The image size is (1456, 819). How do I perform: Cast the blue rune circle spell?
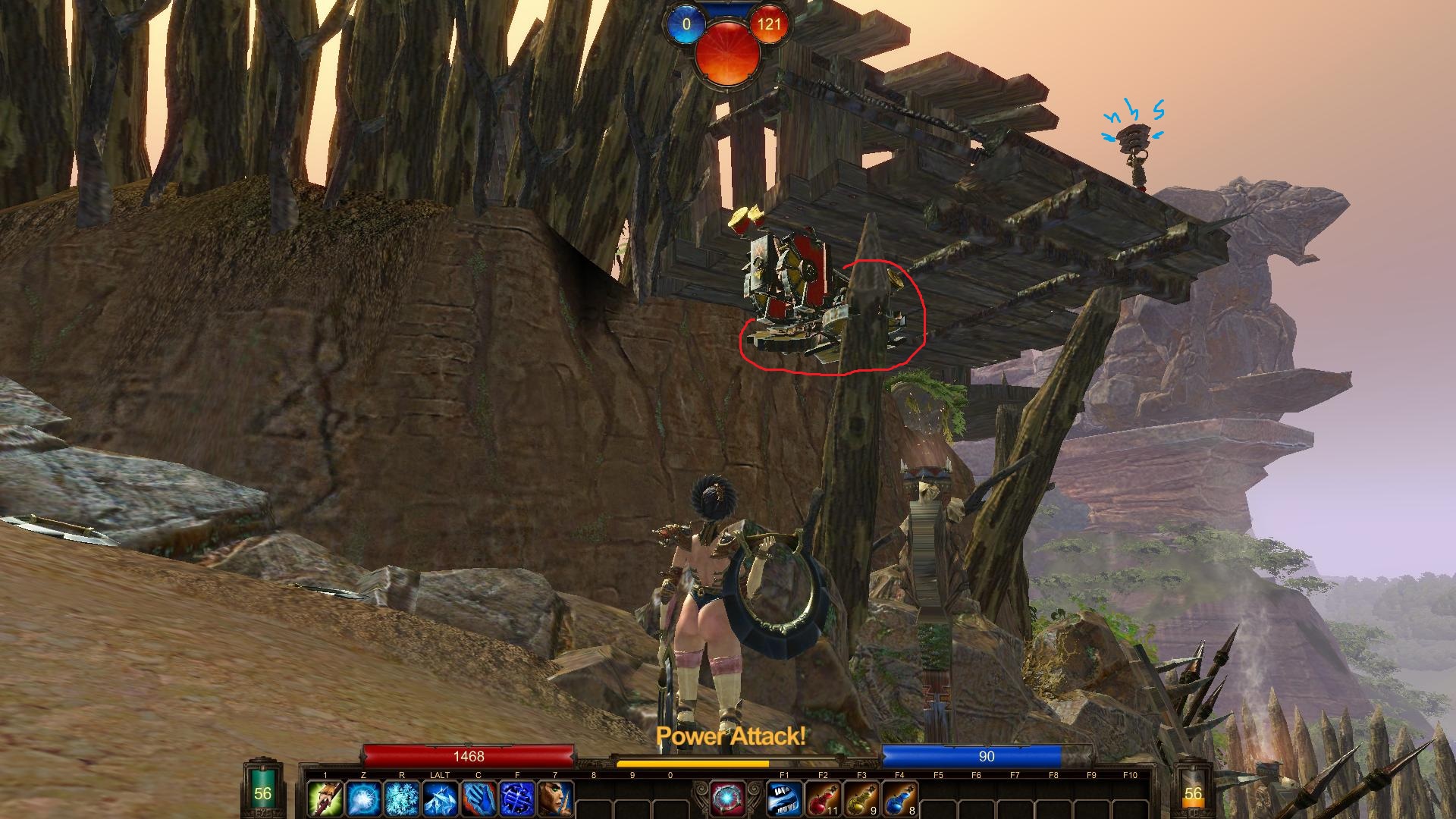(516, 799)
